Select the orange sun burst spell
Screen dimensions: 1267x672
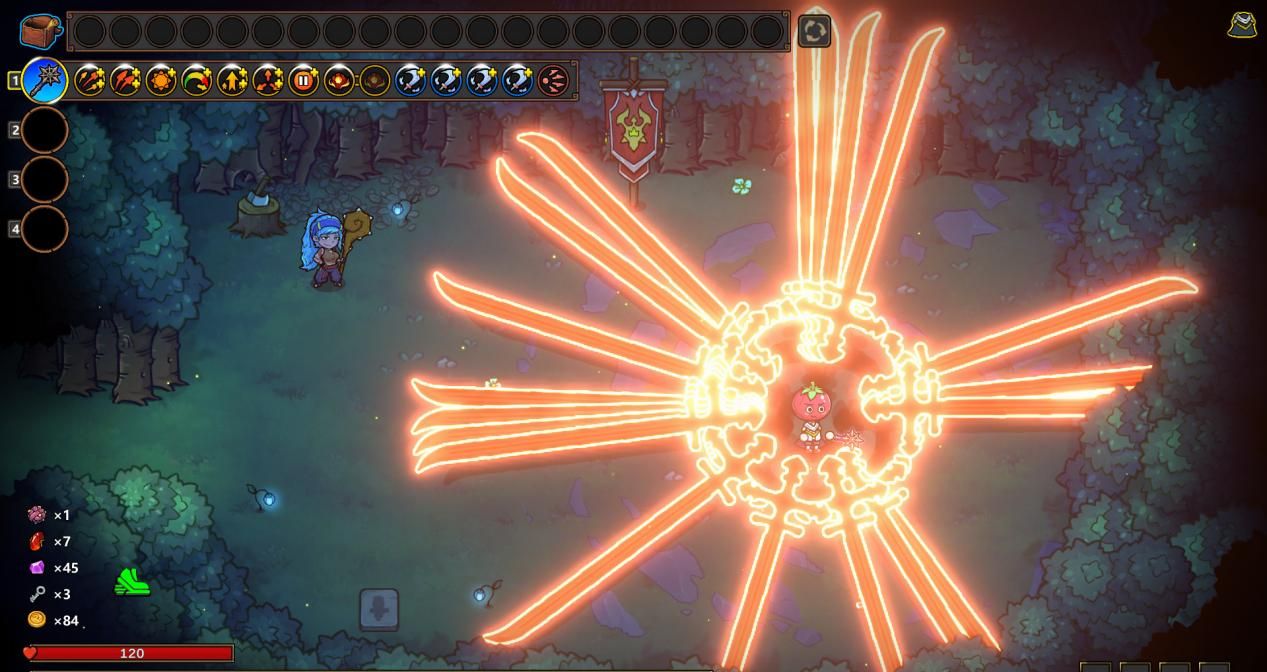[x=161, y=80]
